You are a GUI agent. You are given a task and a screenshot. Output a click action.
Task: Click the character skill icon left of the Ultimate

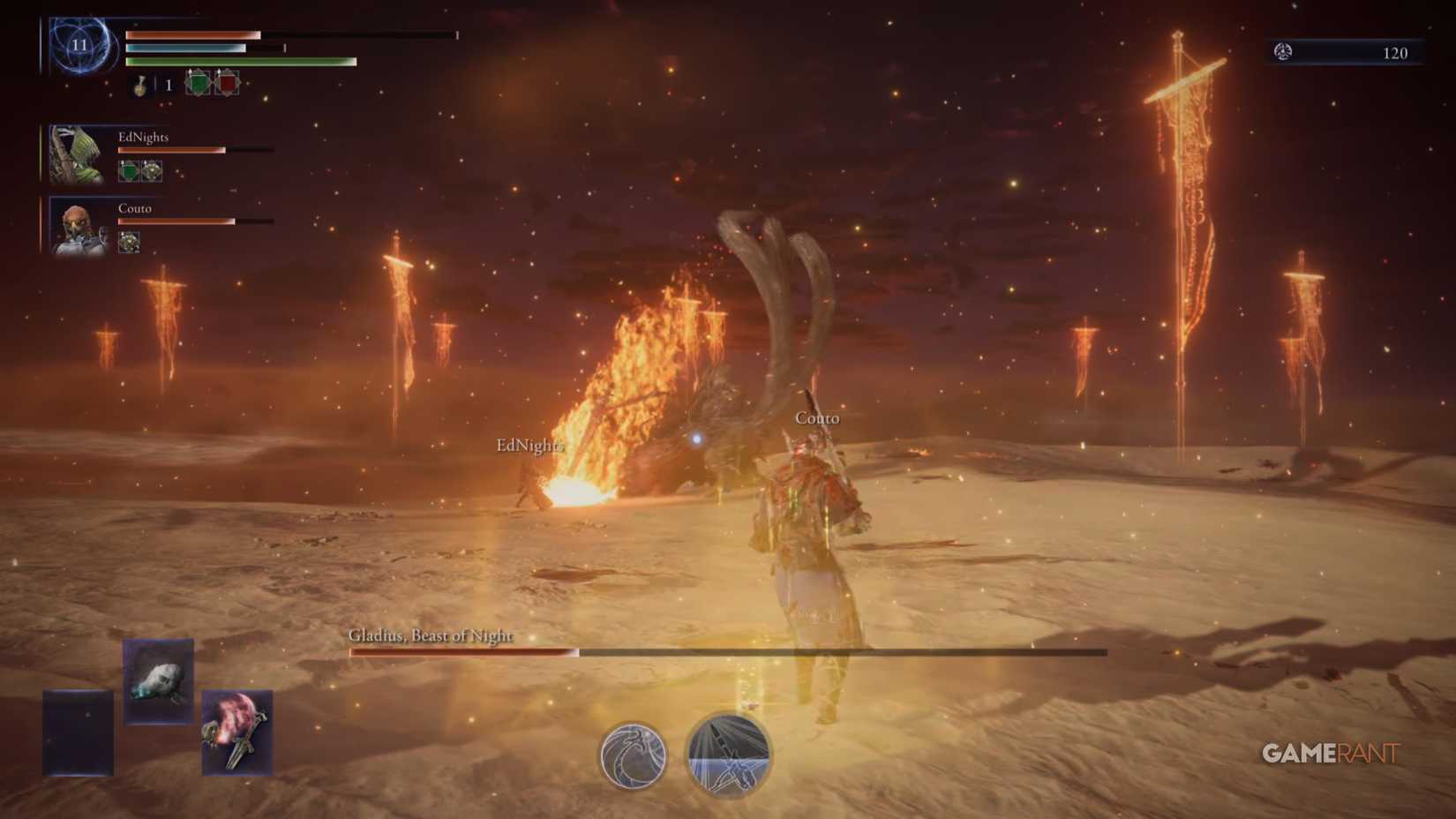tap(634, 755)
